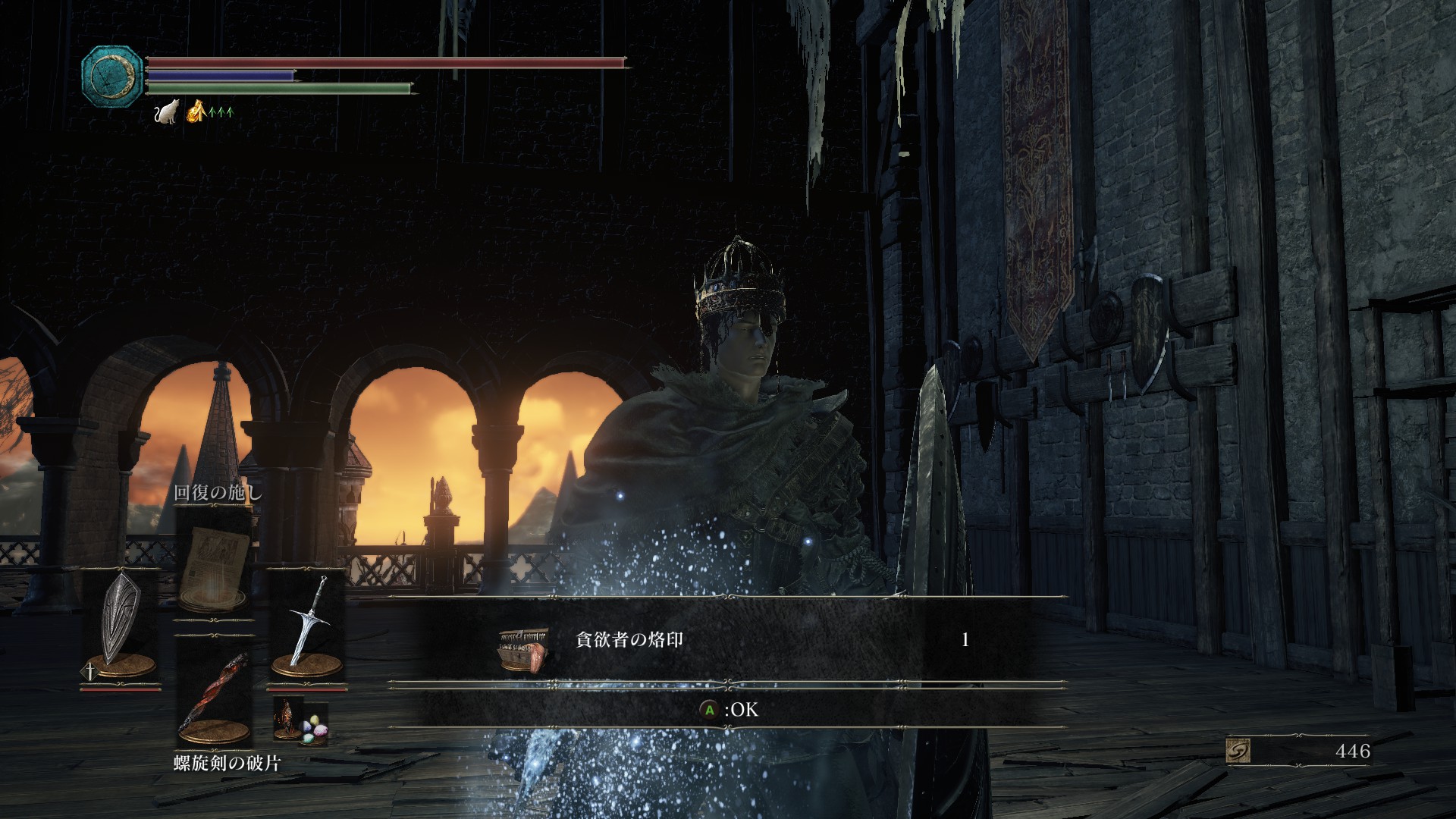Click the yellow flame buff status icon
The image size is (1456, 819).
(x=196, y=111)
